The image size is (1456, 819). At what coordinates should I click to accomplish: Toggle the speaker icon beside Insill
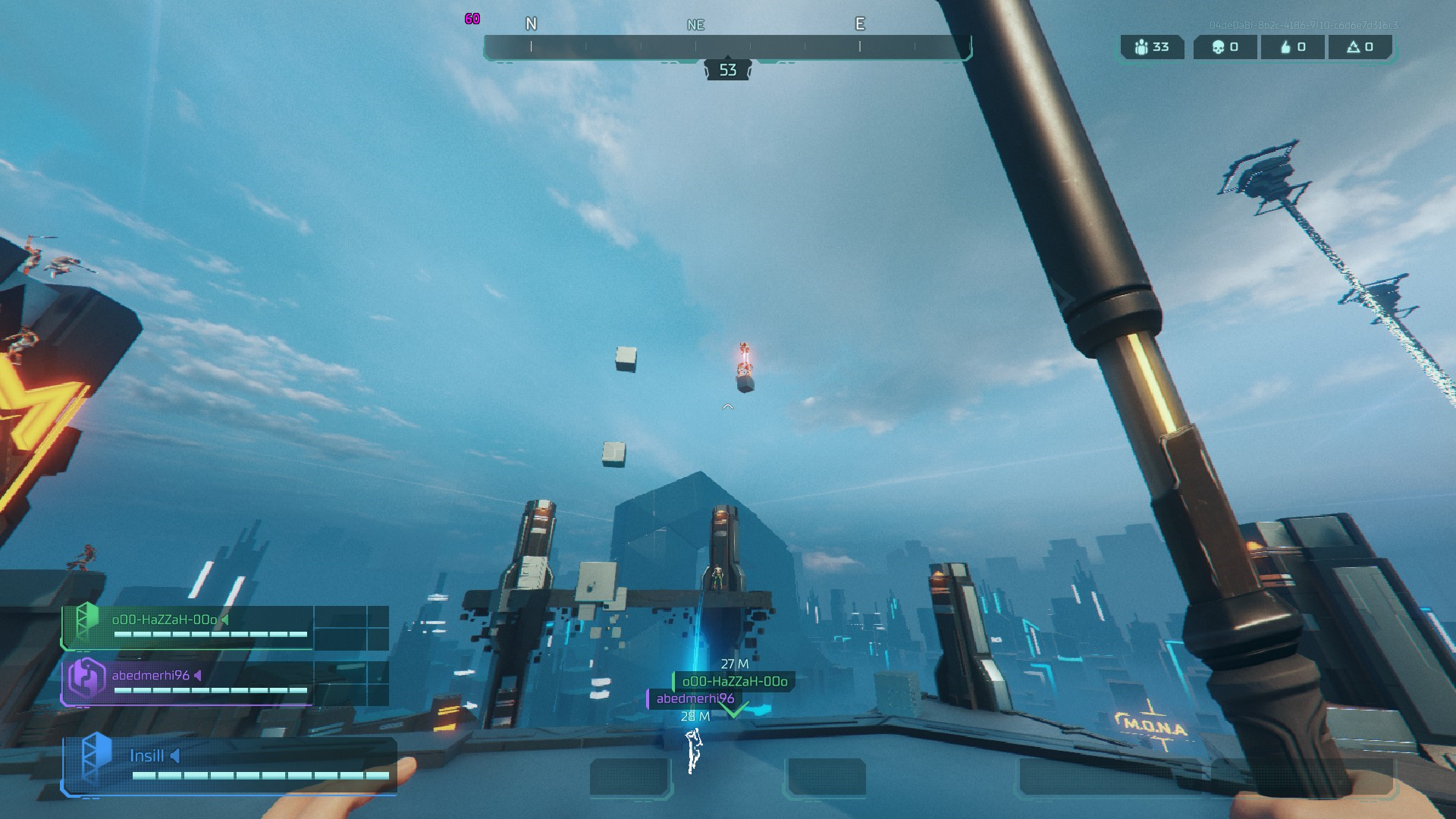(x=175, y=755)
